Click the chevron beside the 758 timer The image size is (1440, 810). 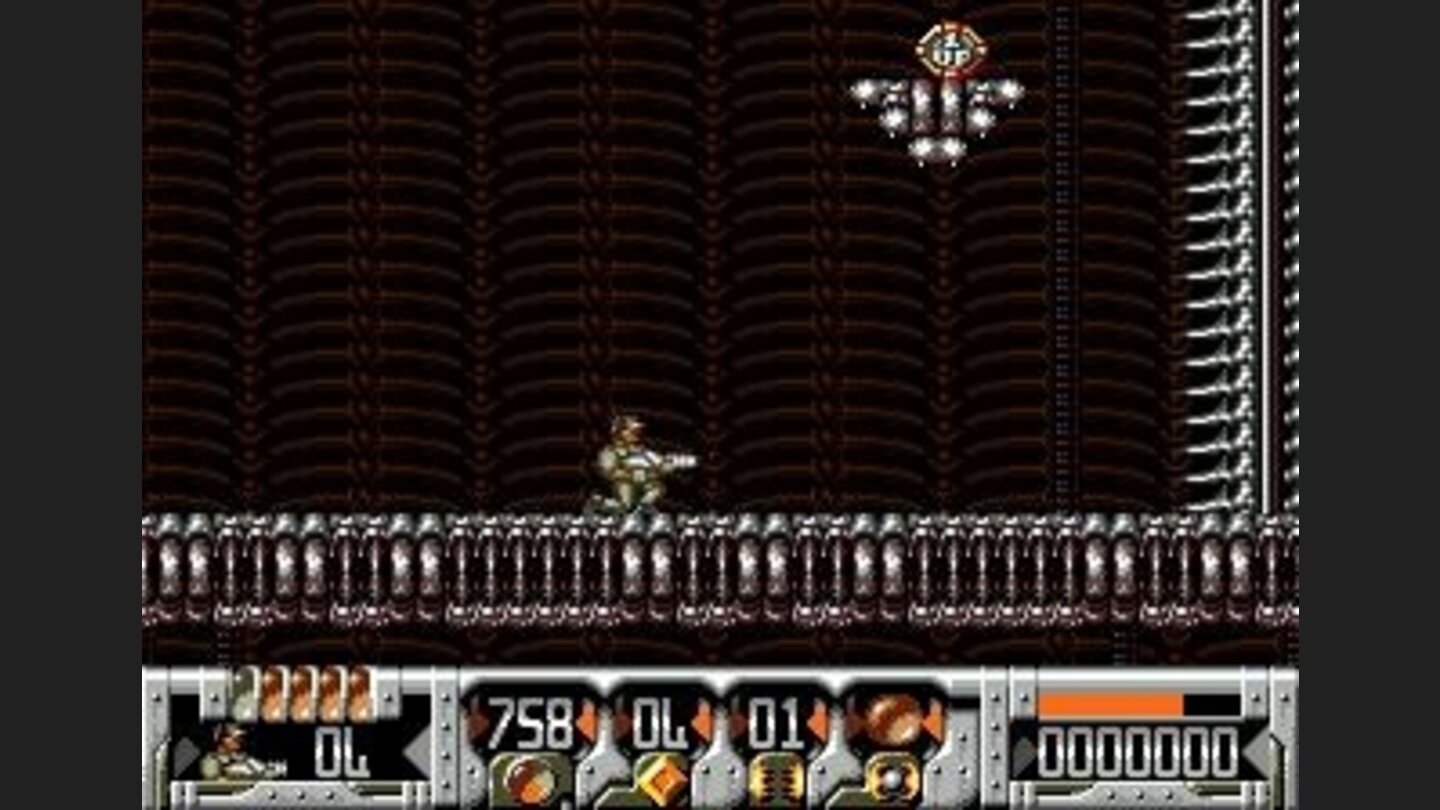(x=587, y=719)
